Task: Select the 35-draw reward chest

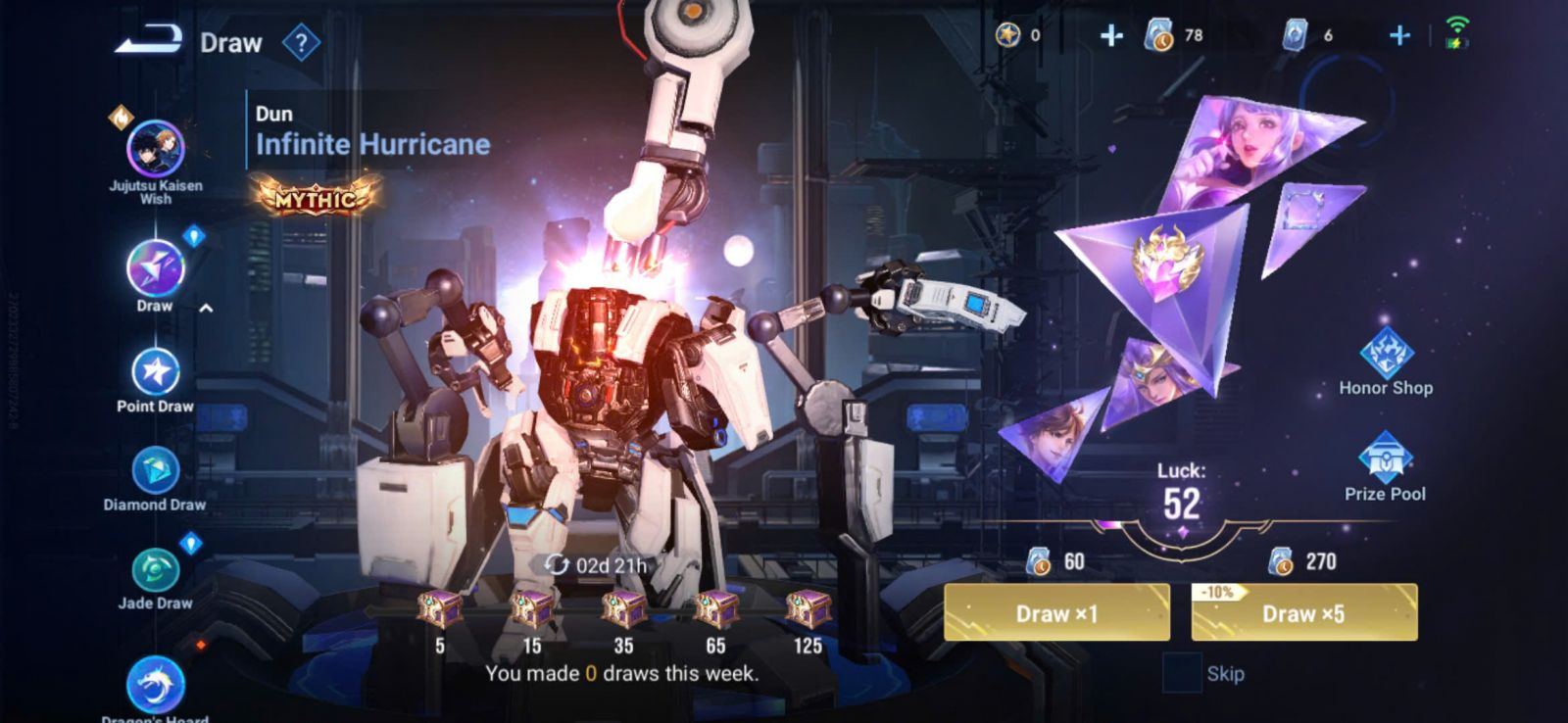Action: (623, 610)
